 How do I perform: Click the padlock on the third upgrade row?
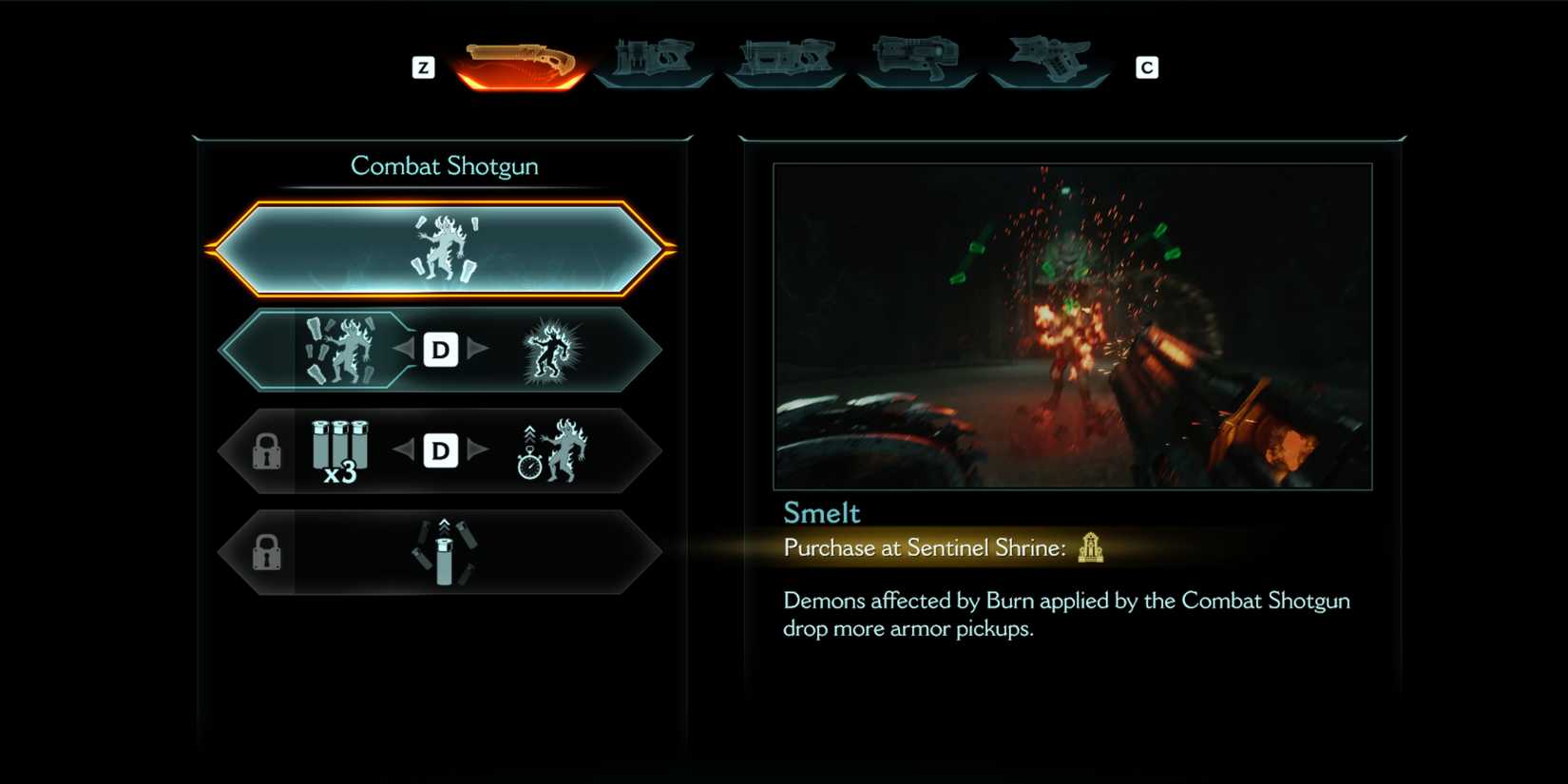[269, 449]
